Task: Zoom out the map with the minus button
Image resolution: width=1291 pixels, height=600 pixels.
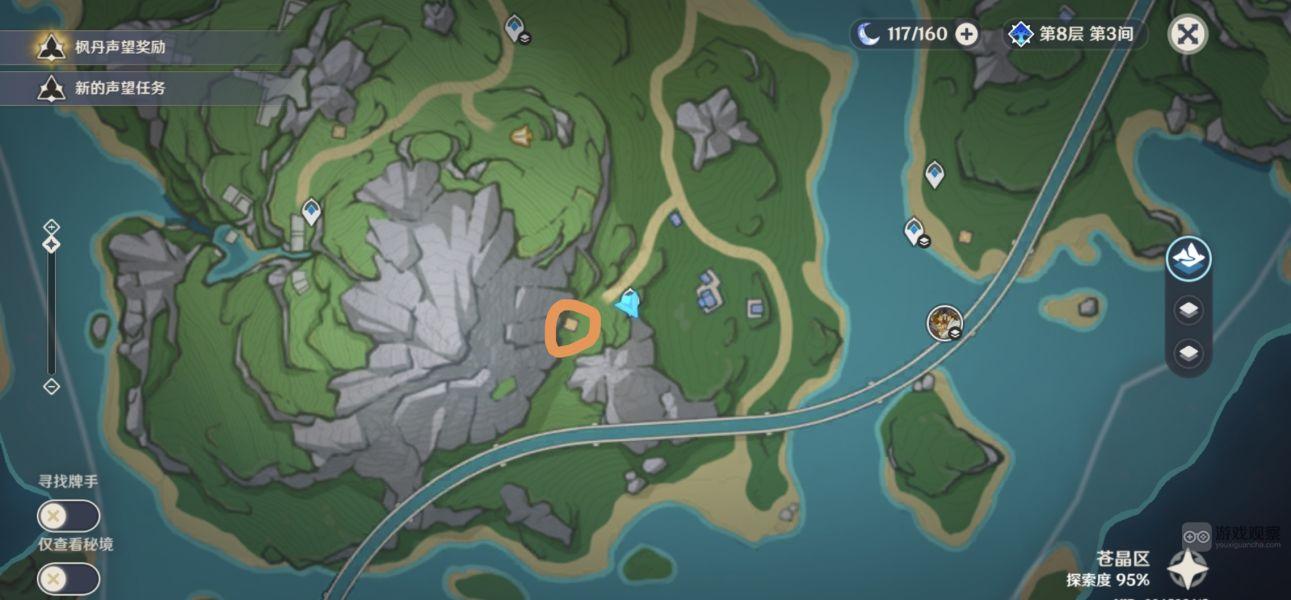Action: [52, 387]
